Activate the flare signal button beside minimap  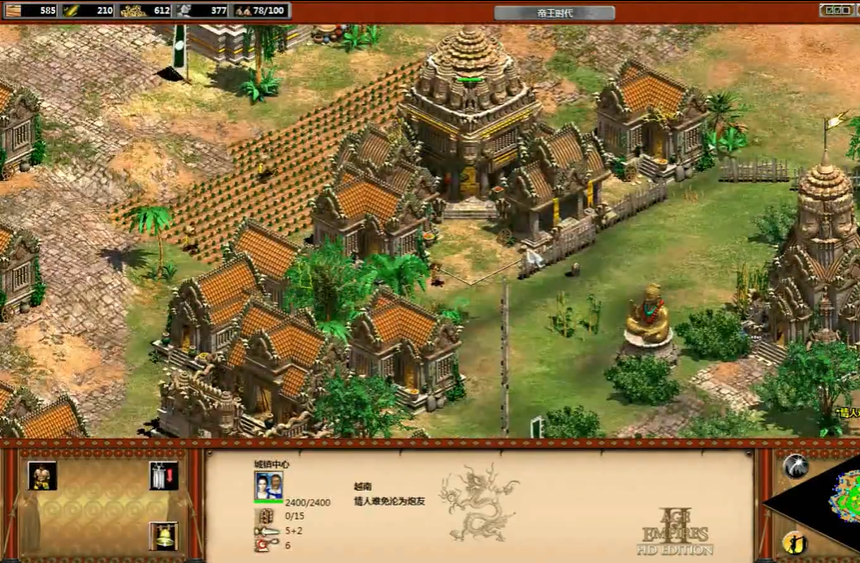[x=796, y=465]
